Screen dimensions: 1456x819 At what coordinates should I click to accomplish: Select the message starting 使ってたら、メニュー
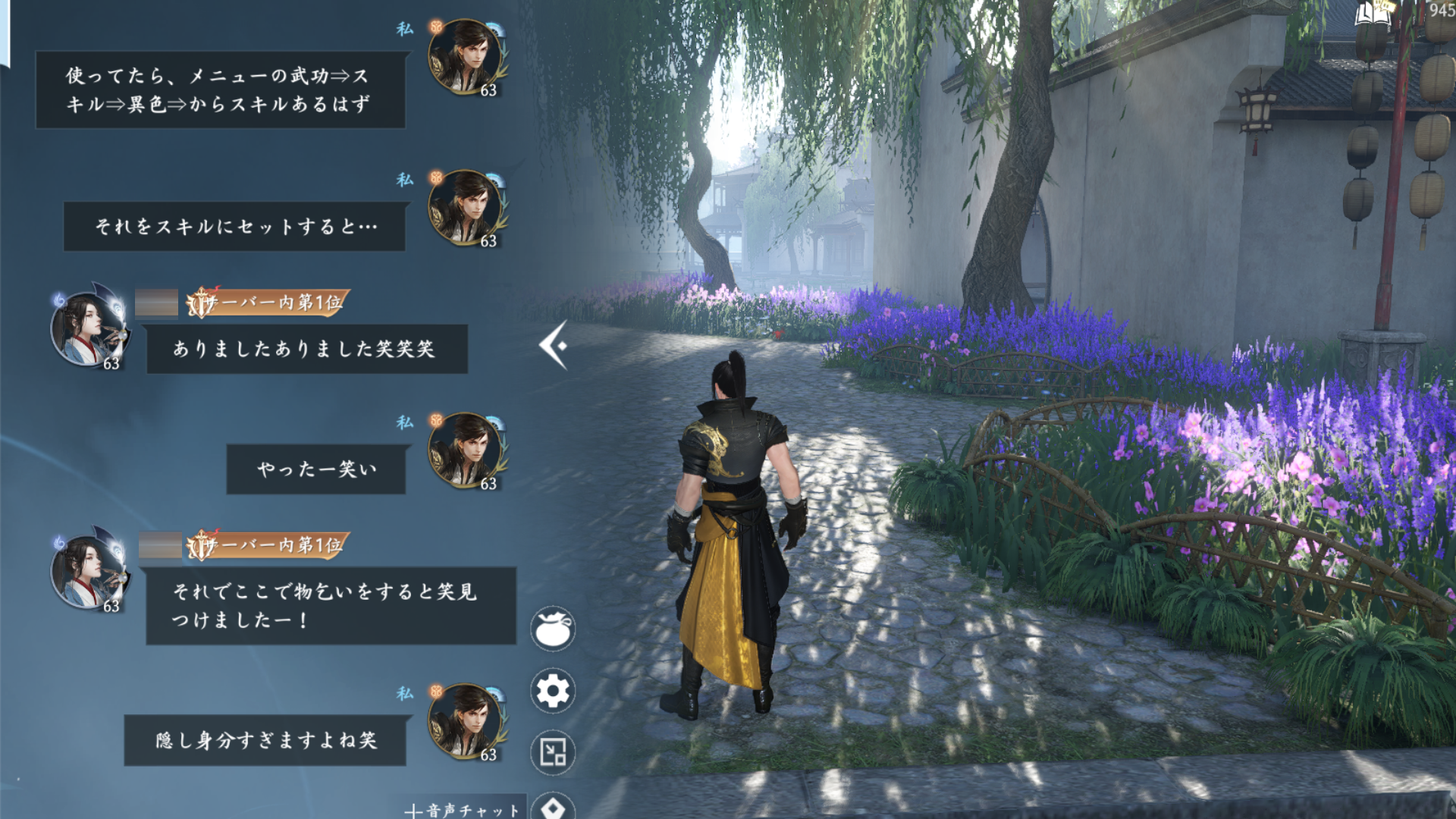[x=220, y=89]
